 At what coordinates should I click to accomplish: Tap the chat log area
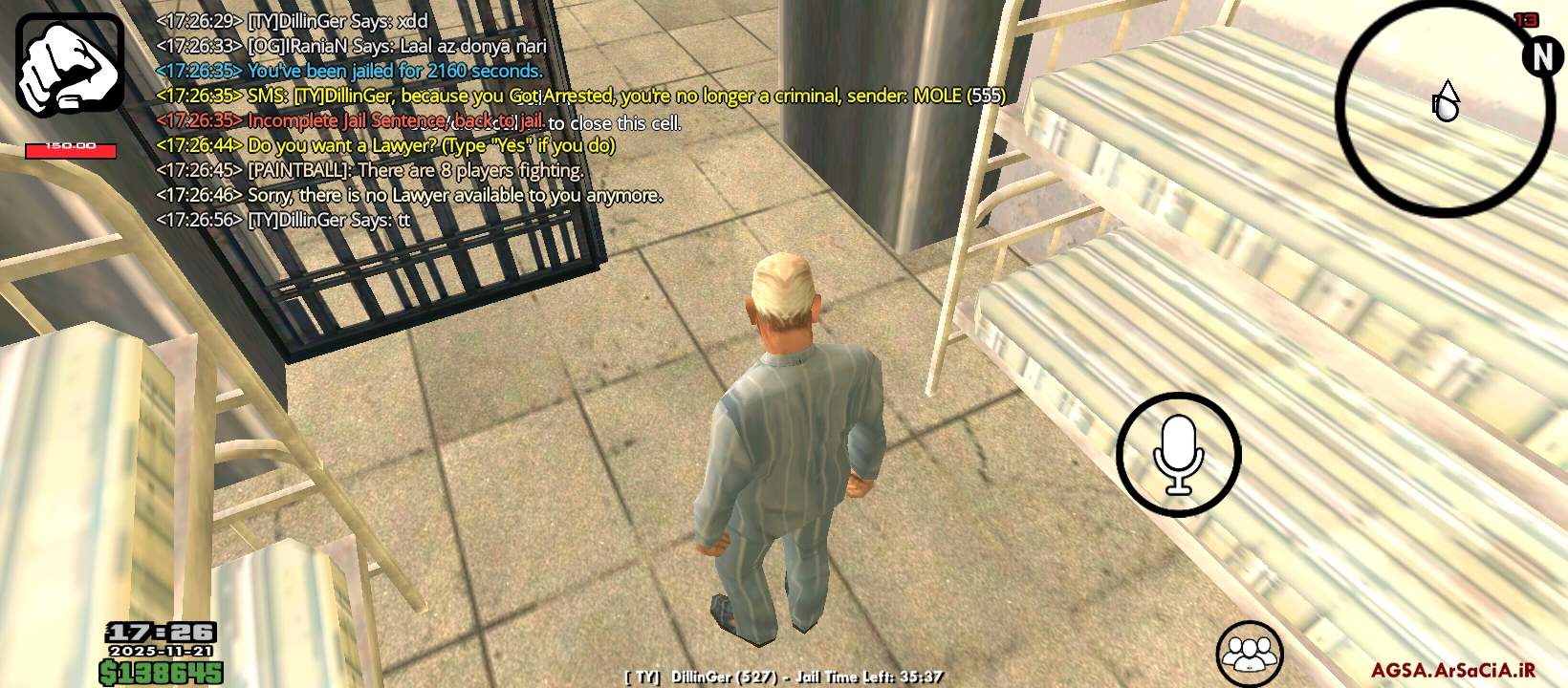[x=478, y=120]
